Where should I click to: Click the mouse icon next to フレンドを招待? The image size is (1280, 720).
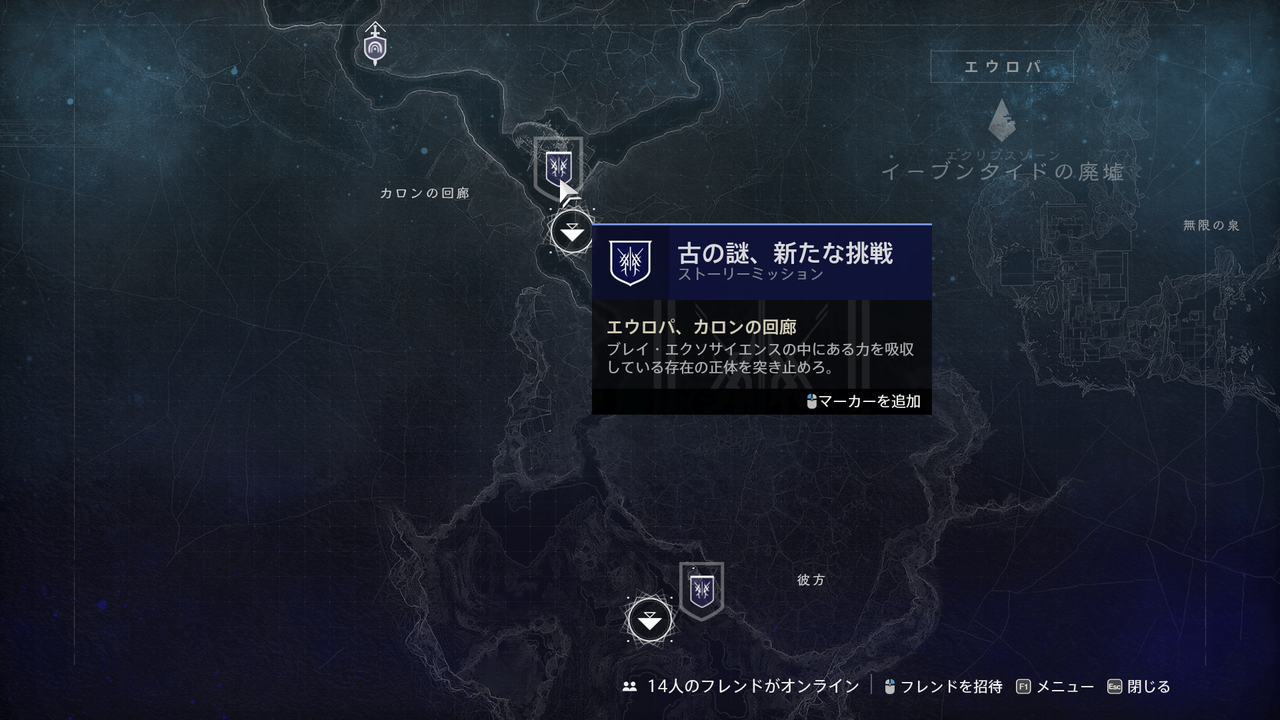[889, 687]
